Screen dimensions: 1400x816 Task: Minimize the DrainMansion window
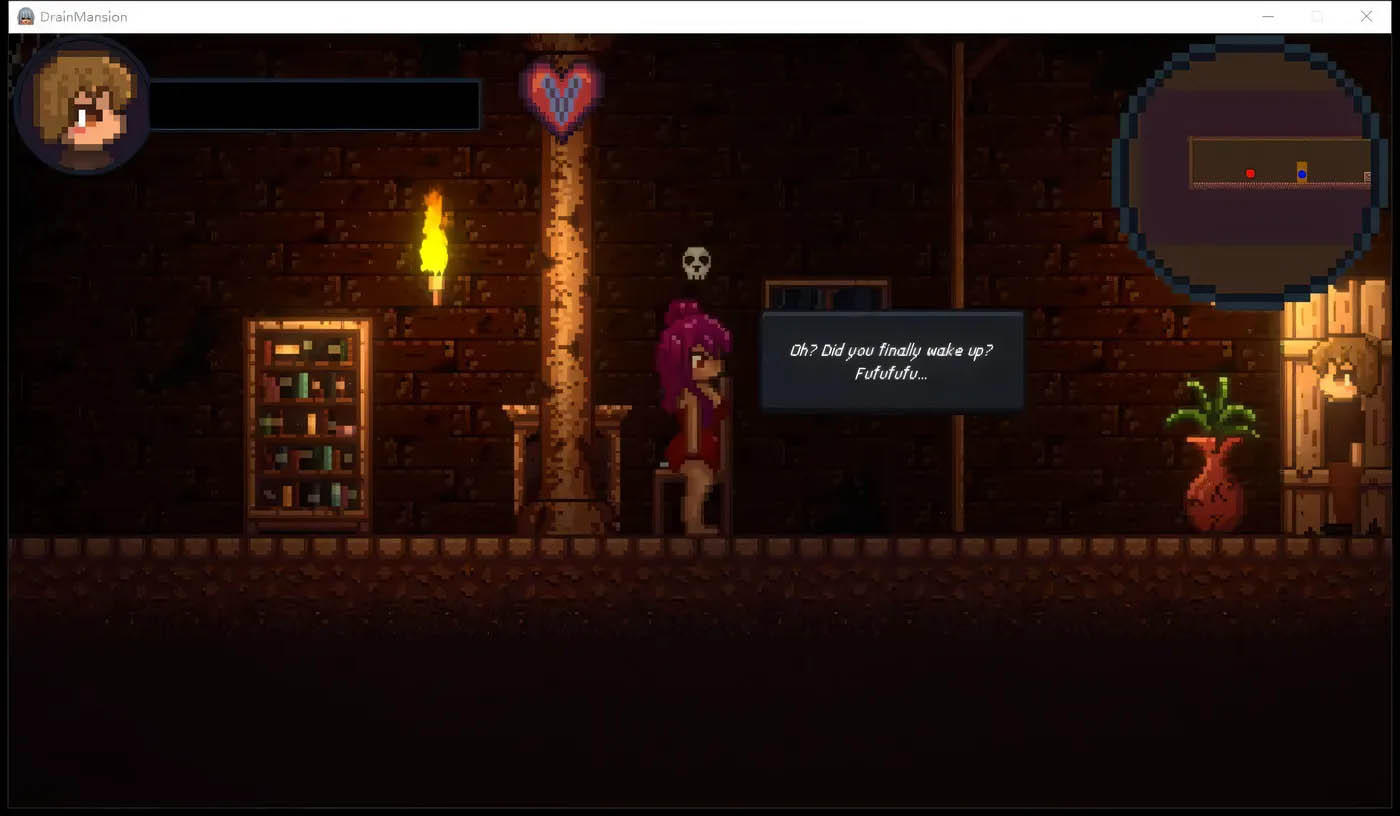(1268, 17)
